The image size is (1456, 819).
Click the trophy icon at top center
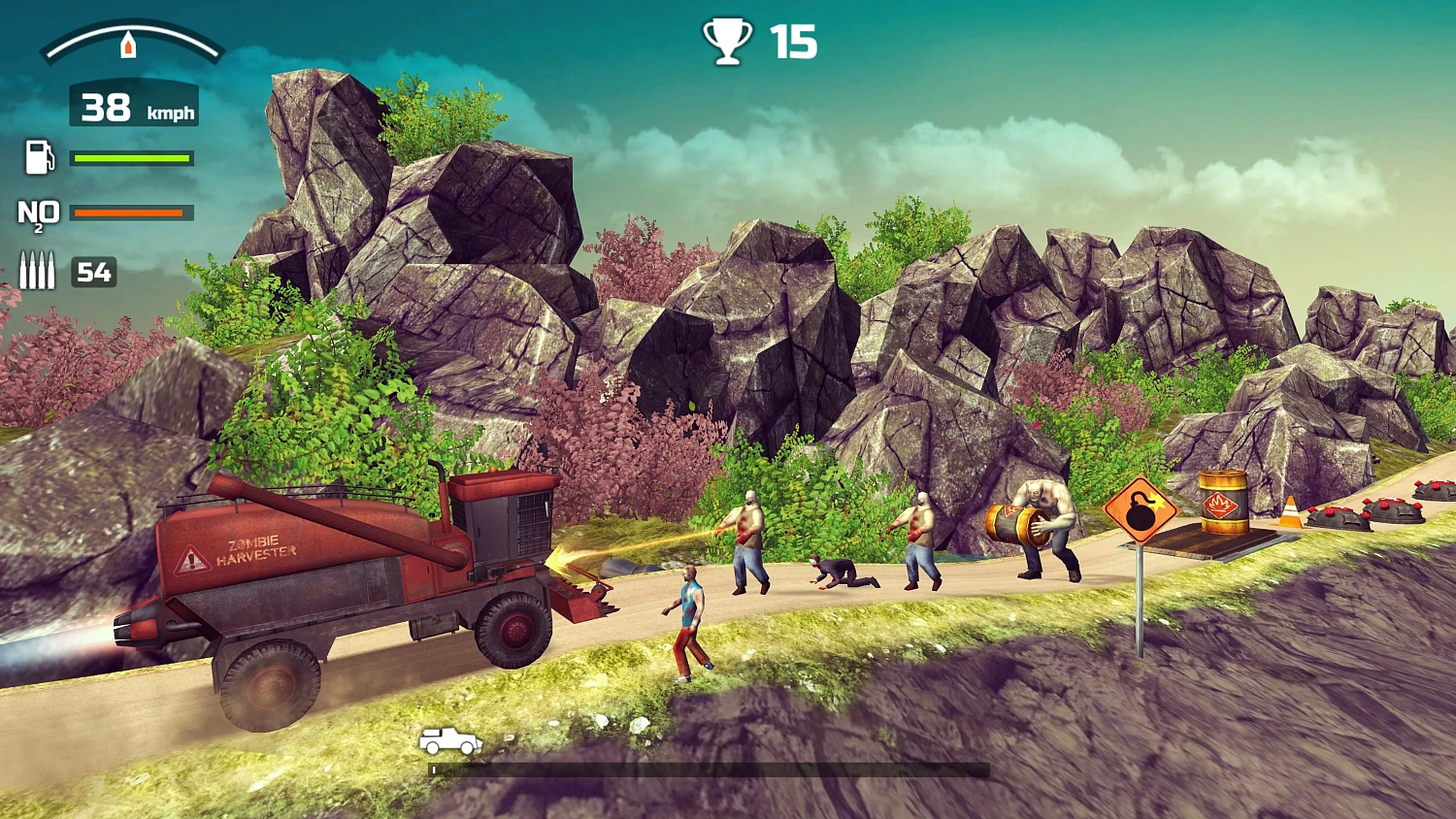click(x=728, y=41)
